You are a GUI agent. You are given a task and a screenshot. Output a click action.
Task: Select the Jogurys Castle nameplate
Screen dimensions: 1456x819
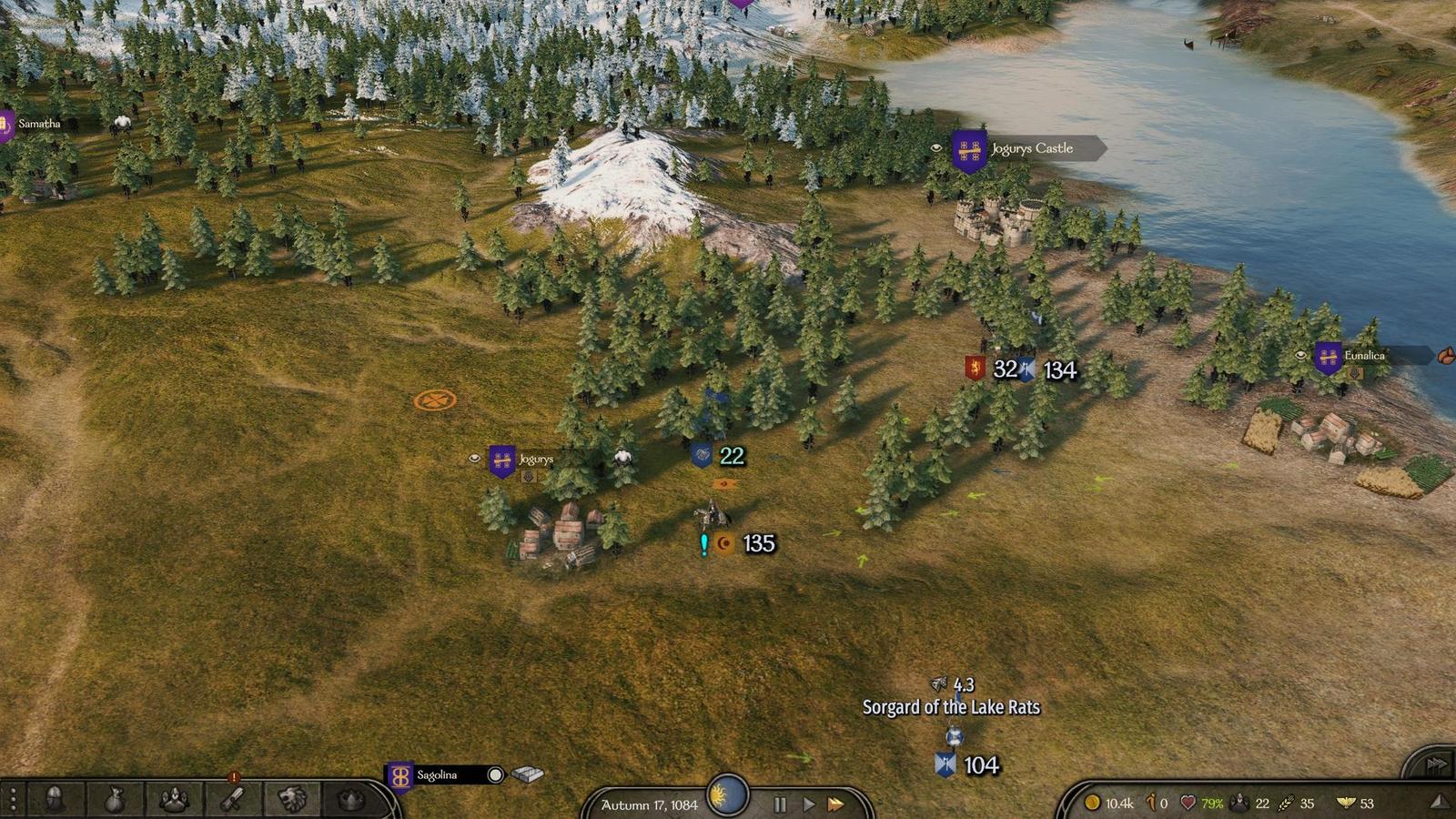click(x=1031, y=148)
